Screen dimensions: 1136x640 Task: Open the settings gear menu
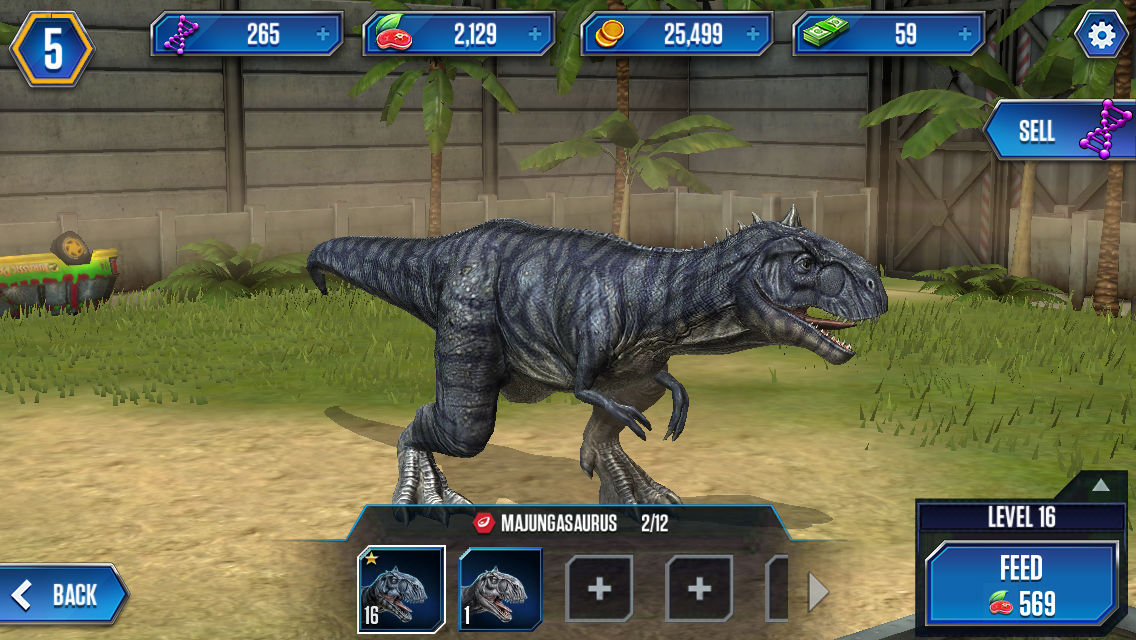1101,36
